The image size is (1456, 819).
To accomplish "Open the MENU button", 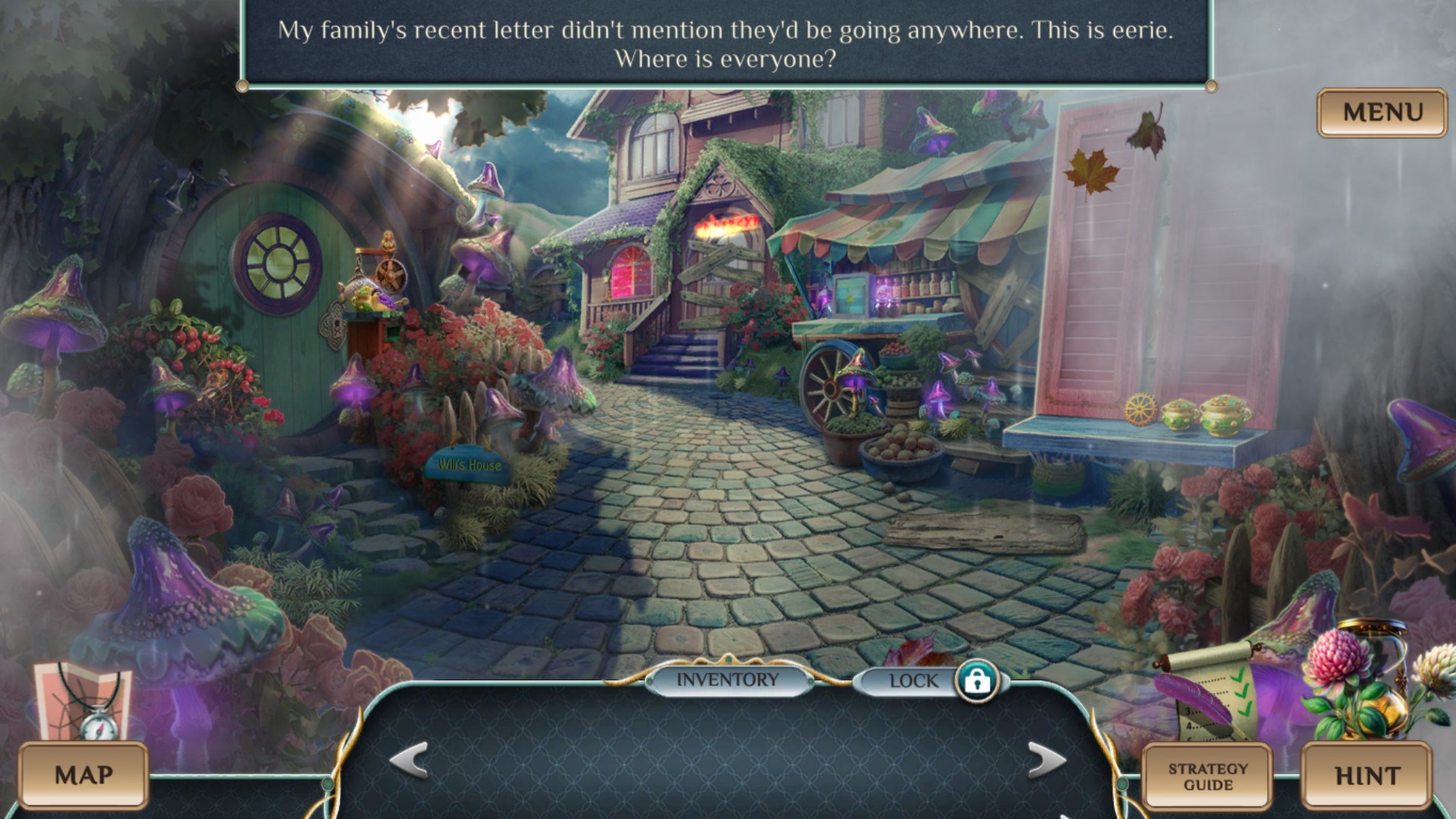I will coord(1382,113).
